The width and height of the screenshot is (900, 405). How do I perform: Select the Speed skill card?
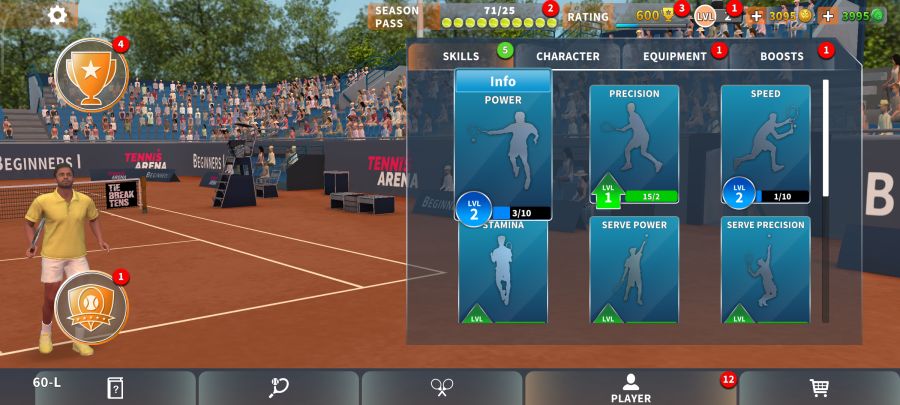pyautogui.click(x=765, y=143)
